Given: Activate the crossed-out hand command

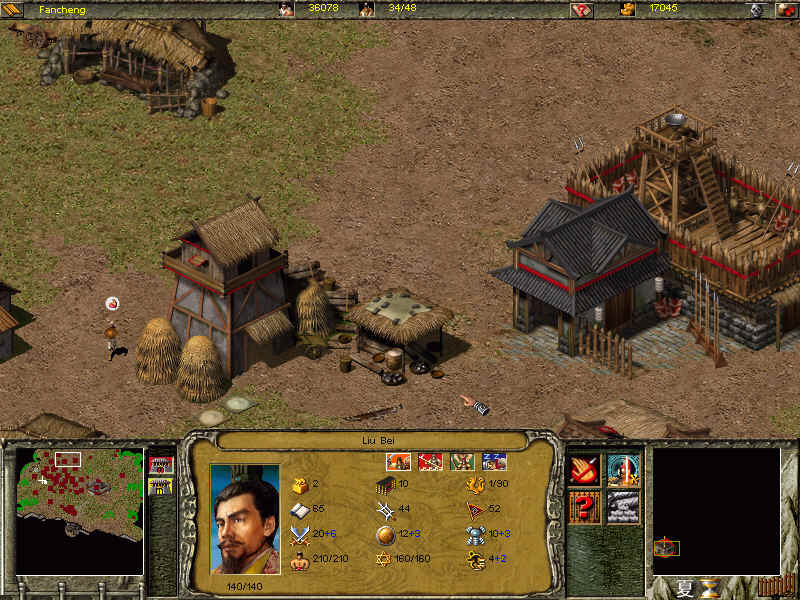Looking at the screenshot, I should (584, 470).
